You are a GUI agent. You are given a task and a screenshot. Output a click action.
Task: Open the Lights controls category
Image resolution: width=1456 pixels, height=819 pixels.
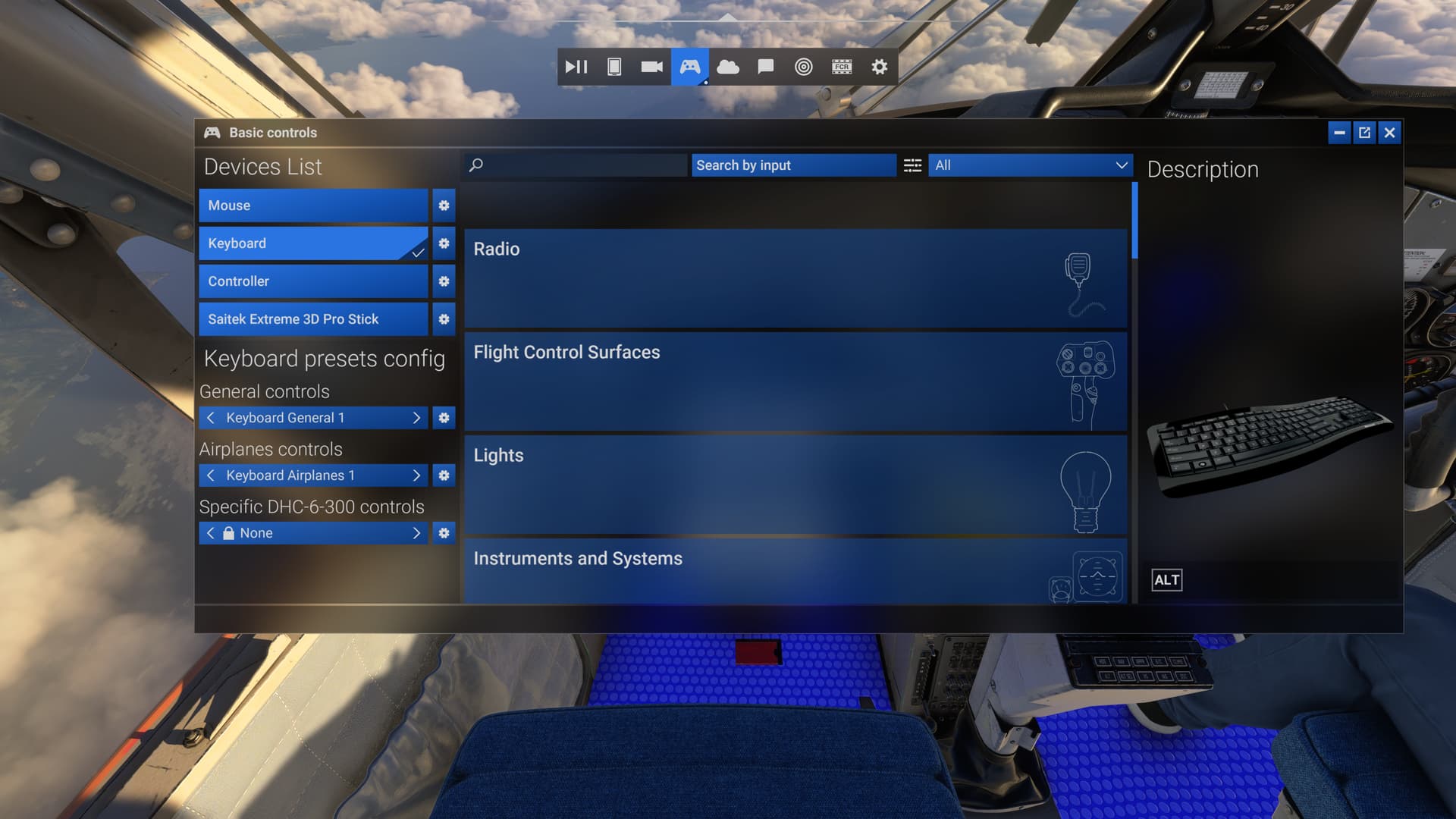794,485
